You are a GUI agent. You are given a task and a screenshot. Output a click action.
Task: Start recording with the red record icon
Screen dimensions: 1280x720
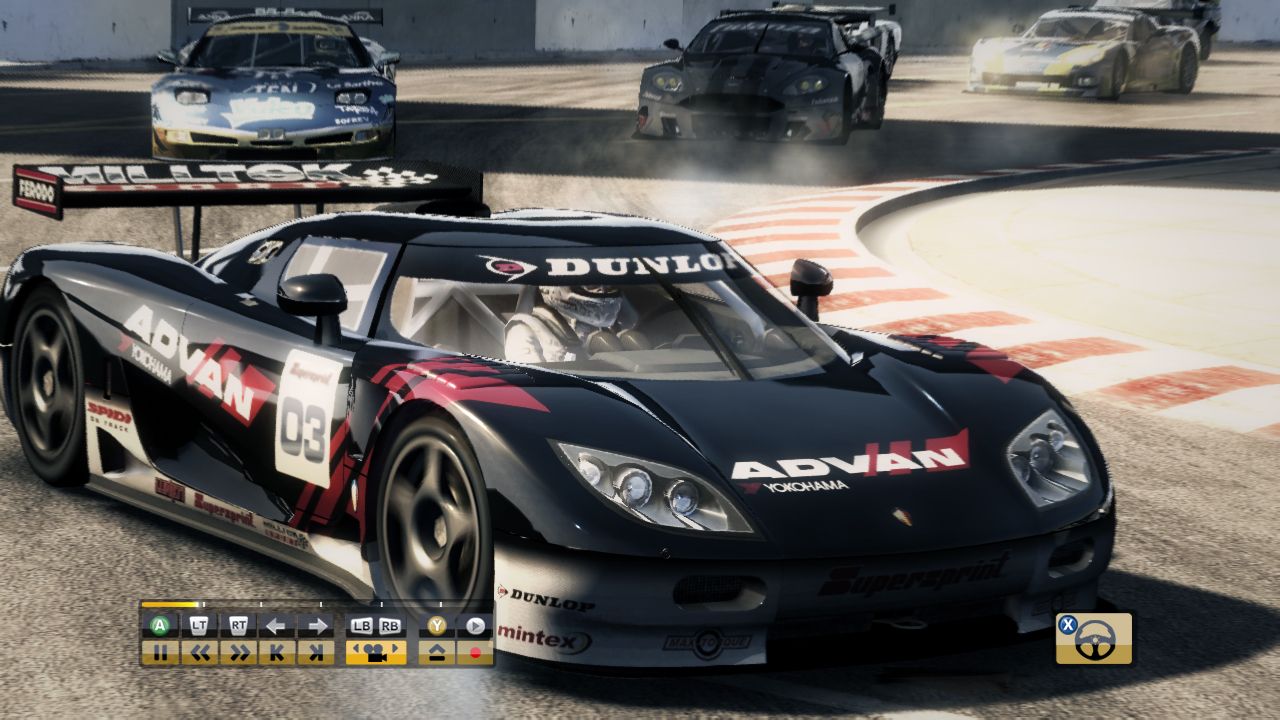pyautogui.click(x=473, y=652)
